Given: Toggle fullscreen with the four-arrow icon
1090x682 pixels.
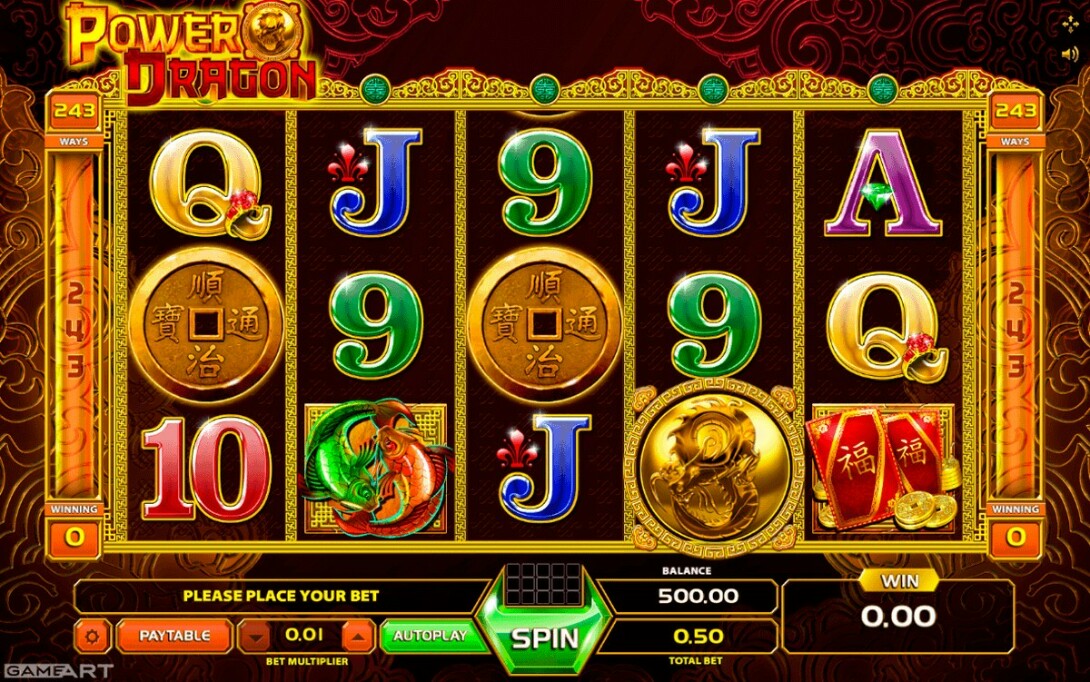Looking at the screenshot, I should 1070,23.
